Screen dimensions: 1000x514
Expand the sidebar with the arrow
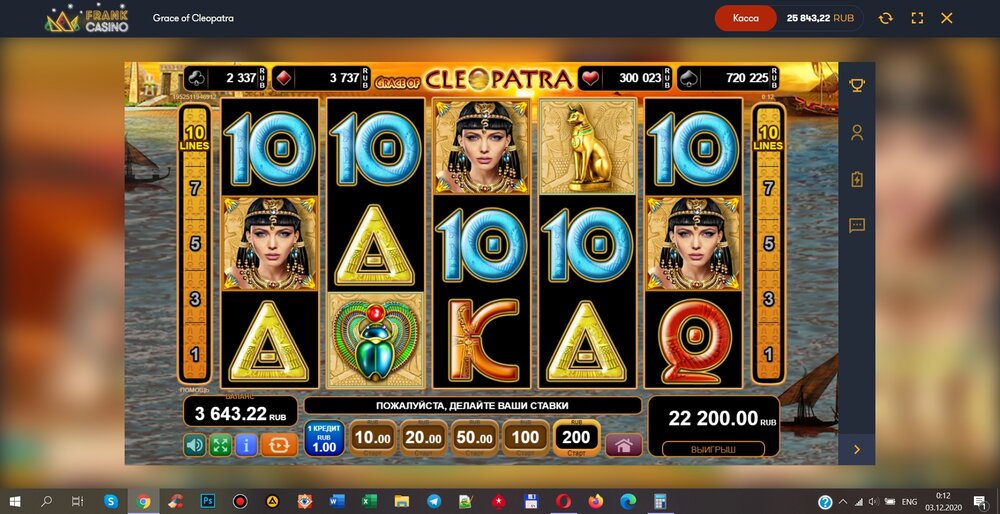[x=857, y=450]
